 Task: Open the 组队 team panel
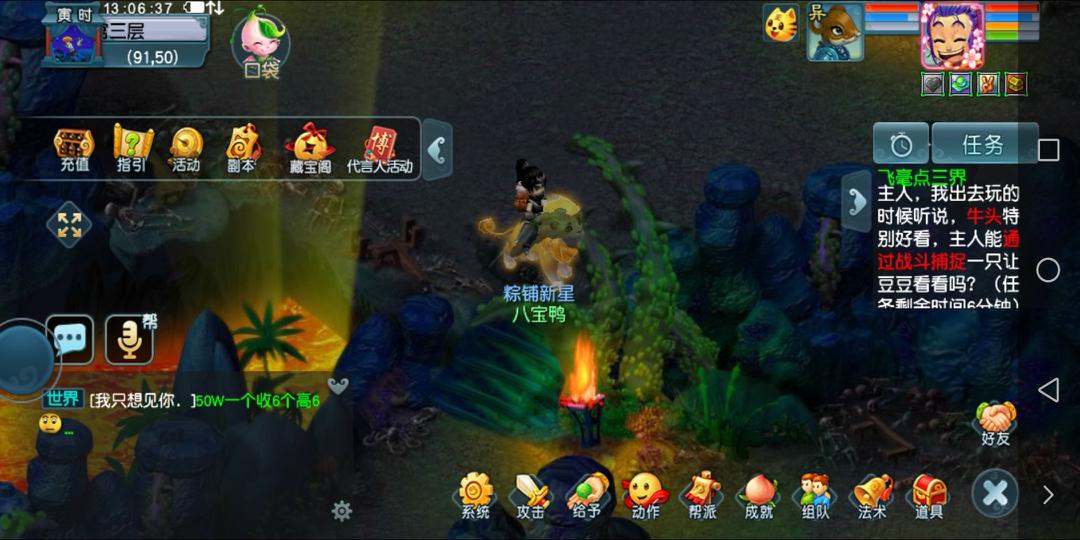816,496
